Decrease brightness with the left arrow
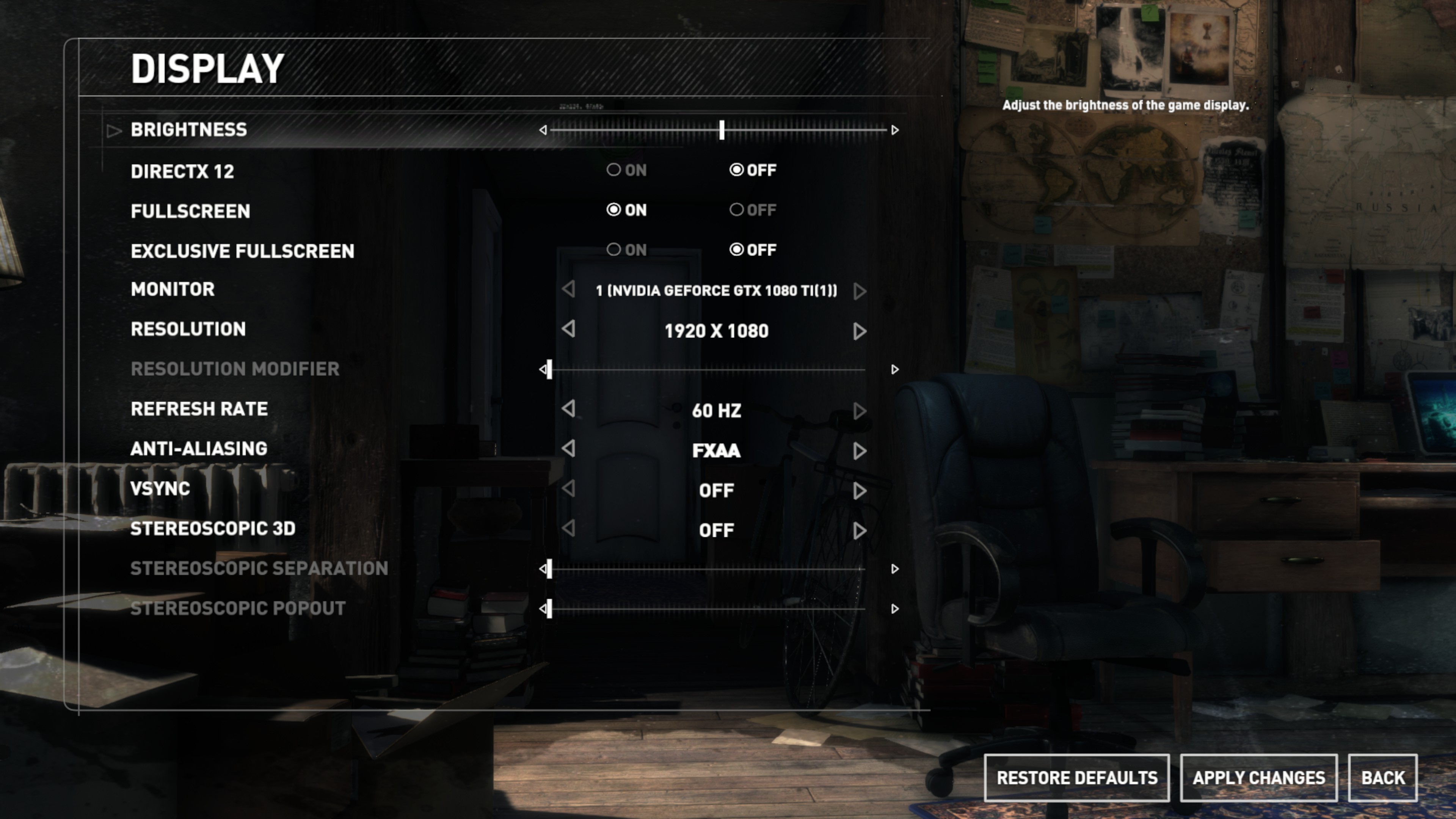Screen dimensions: 1456x819 coord(543,130)
